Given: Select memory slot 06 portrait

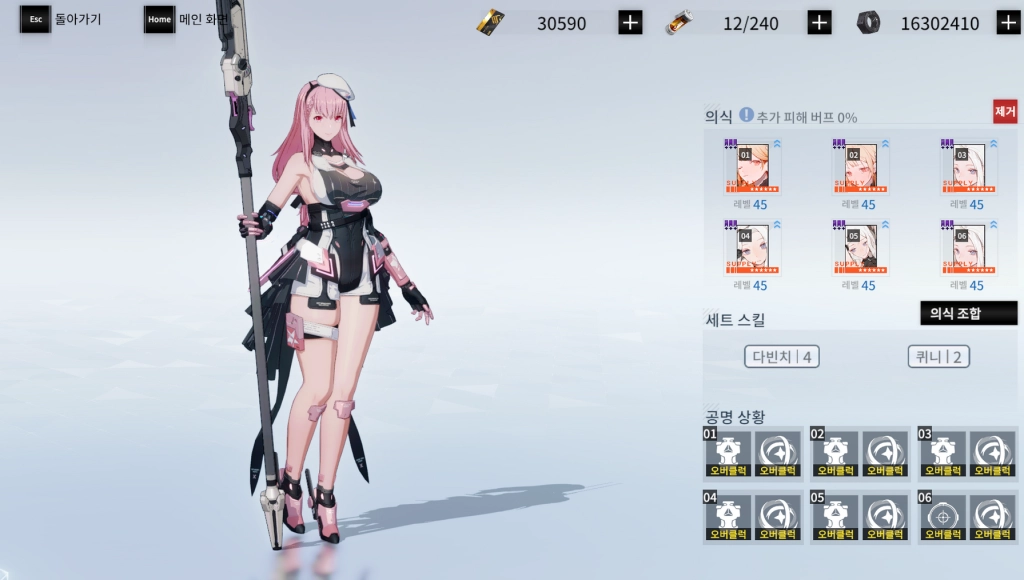Looking at the screenshot, I should [969, 249].
